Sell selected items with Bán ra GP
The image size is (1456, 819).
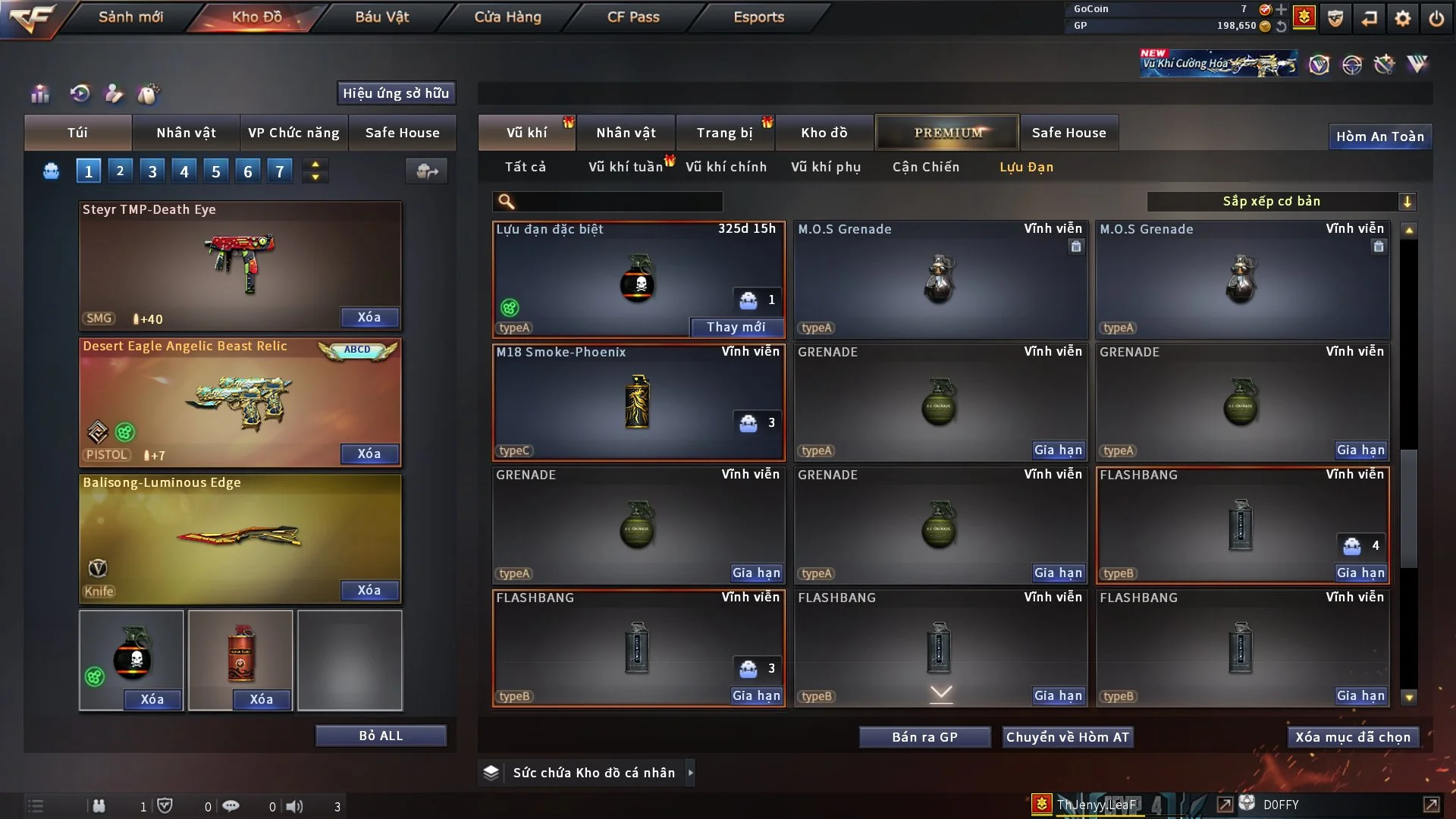pyautogui.click(x=924, y=737)
